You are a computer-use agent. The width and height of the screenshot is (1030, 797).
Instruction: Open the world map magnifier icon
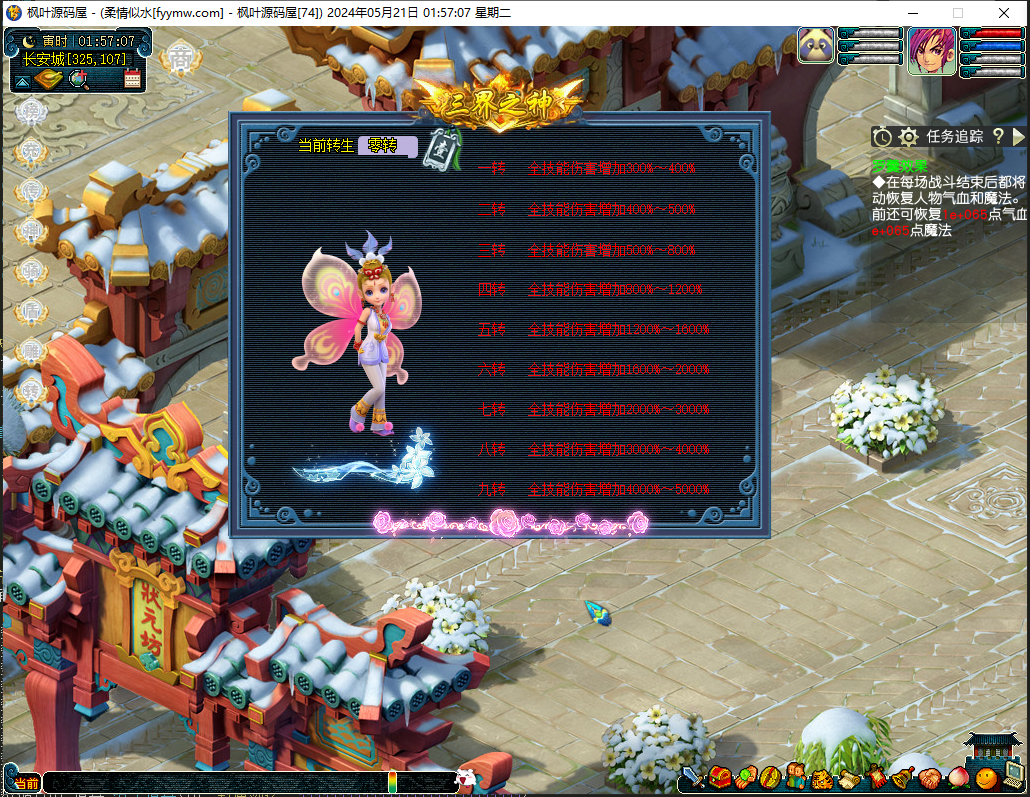click(x=79, y=80)
